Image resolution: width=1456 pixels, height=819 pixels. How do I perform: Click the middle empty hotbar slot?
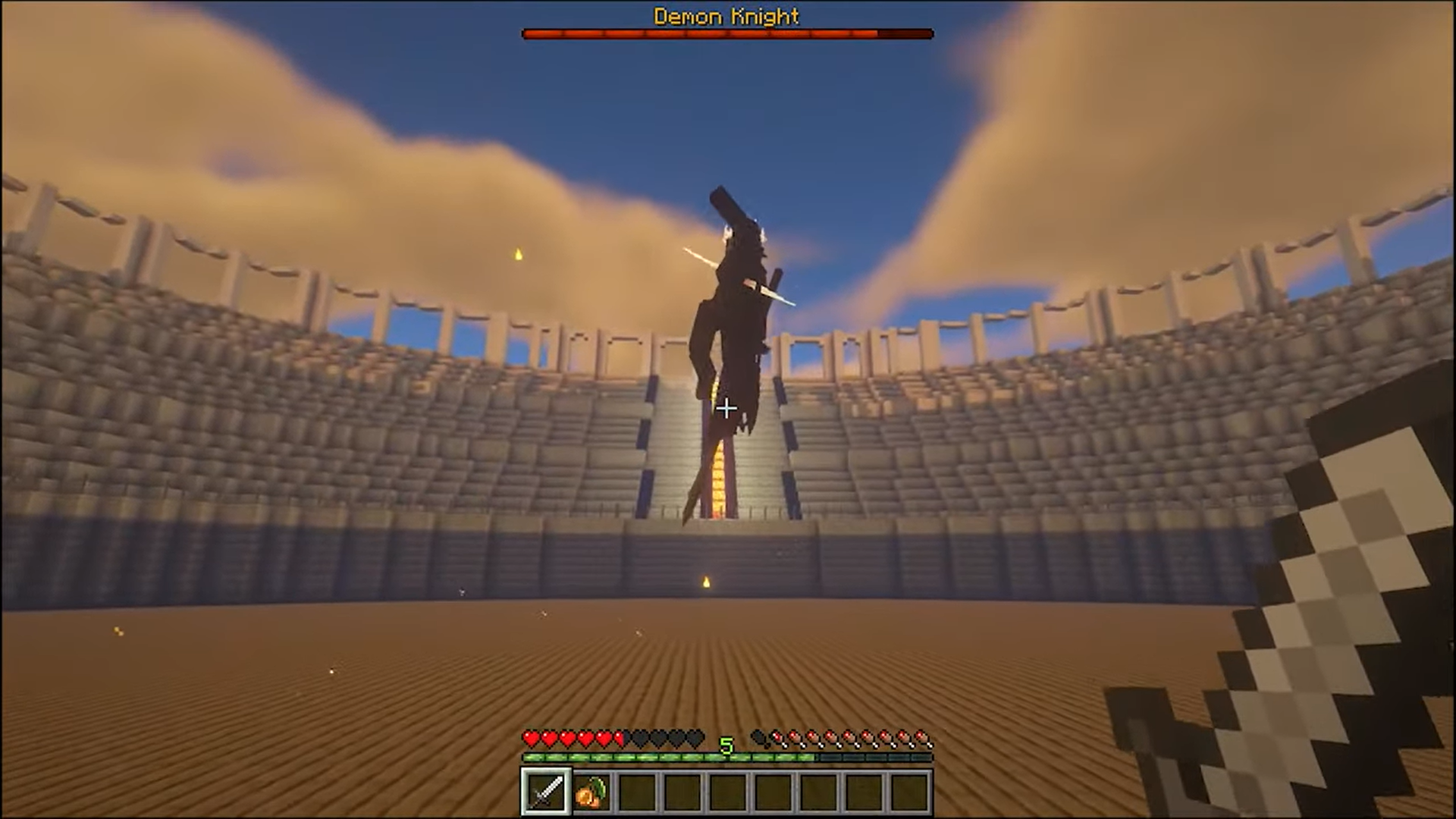tap(772, 791)
